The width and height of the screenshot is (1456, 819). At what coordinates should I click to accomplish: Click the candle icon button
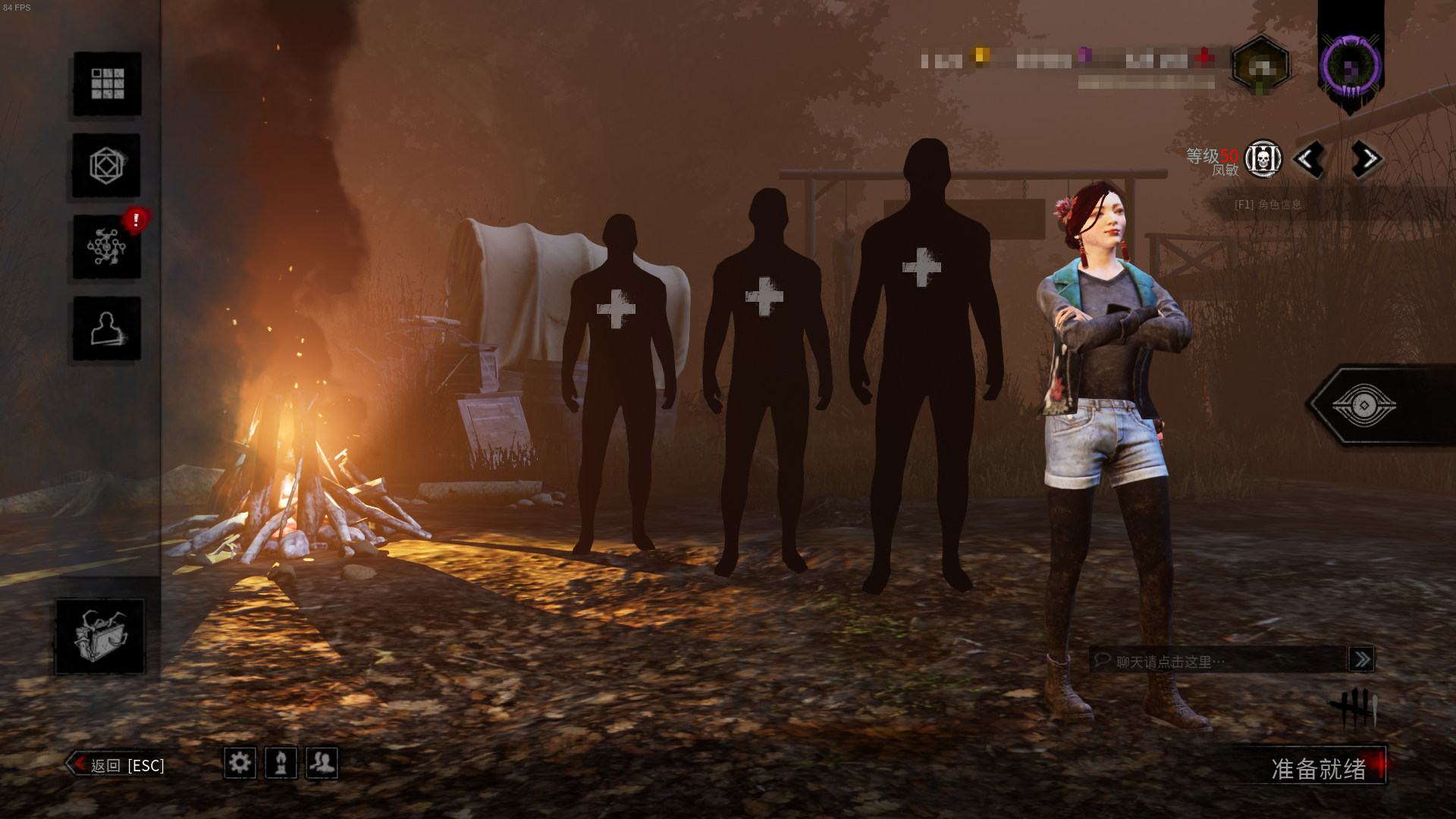(281, 762)
